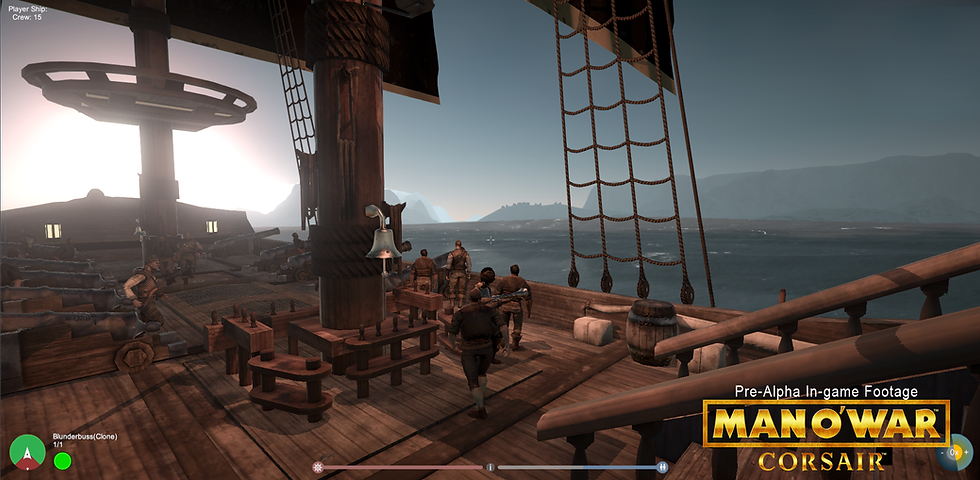Click the crew icon at the blue bar's end

(x=662, y=467)
